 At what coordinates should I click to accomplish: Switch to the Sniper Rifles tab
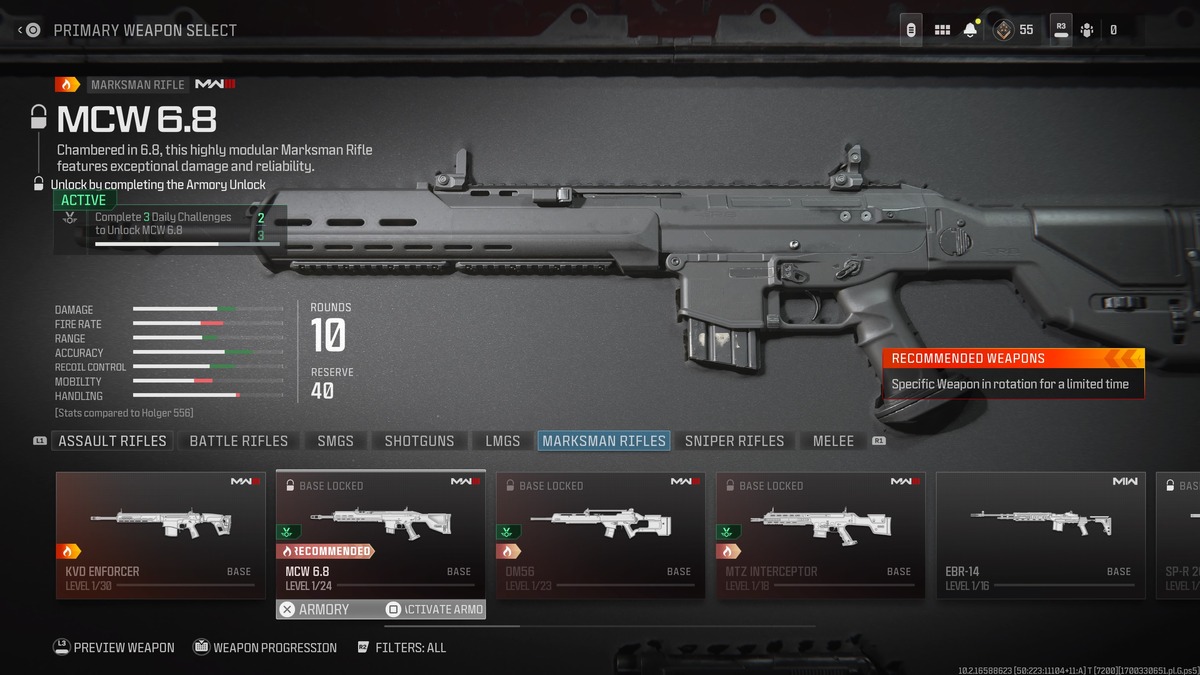[734, 441]
